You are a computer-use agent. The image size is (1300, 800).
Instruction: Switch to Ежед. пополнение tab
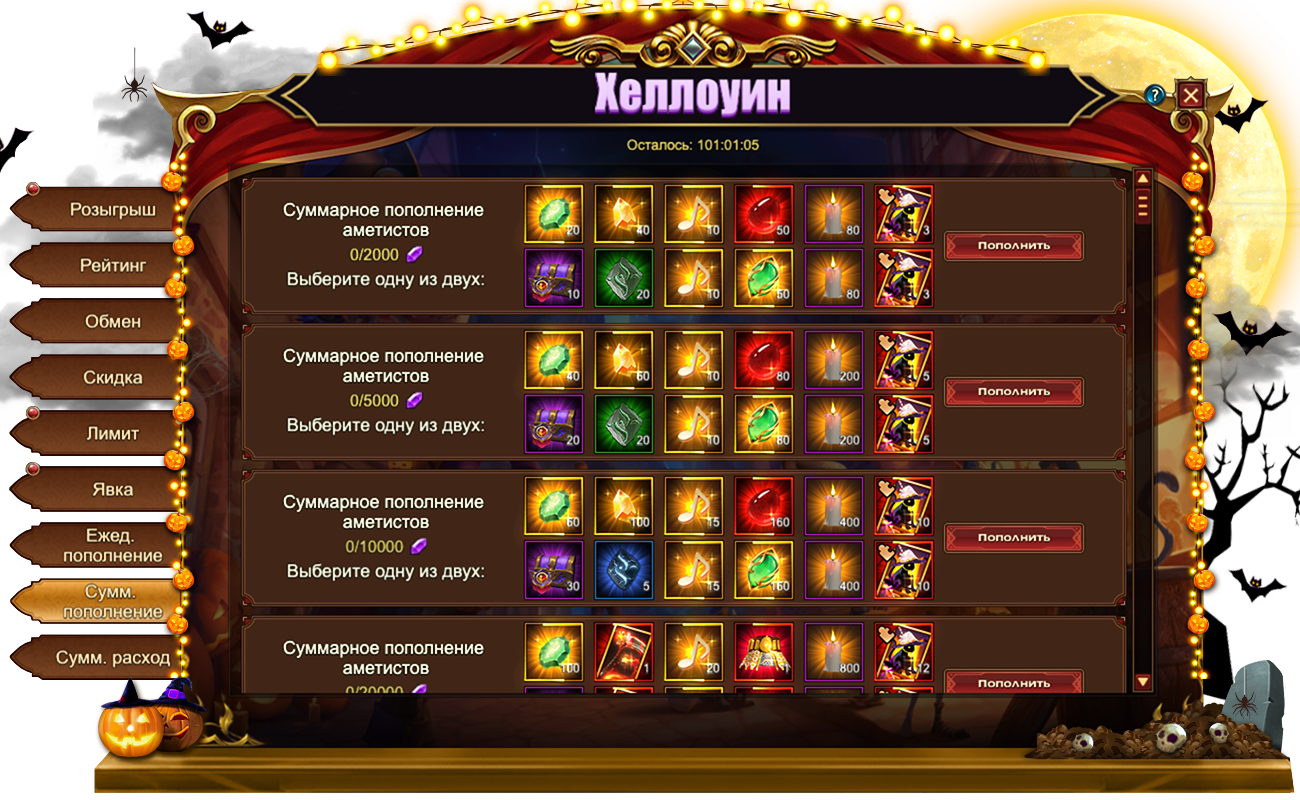pos(112,545)
